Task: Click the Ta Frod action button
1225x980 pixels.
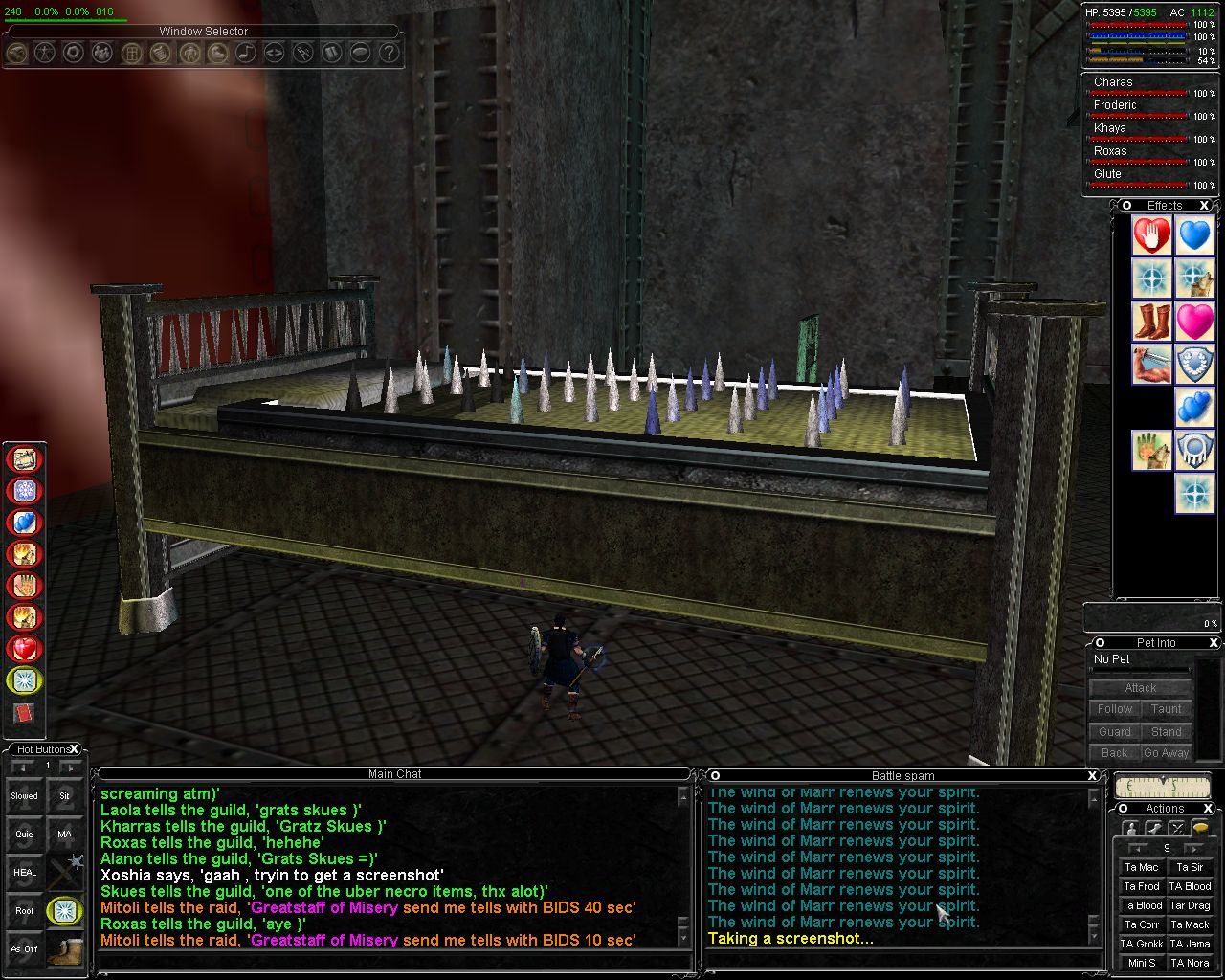Action: pyautogui.click(x=1142, y=886)
